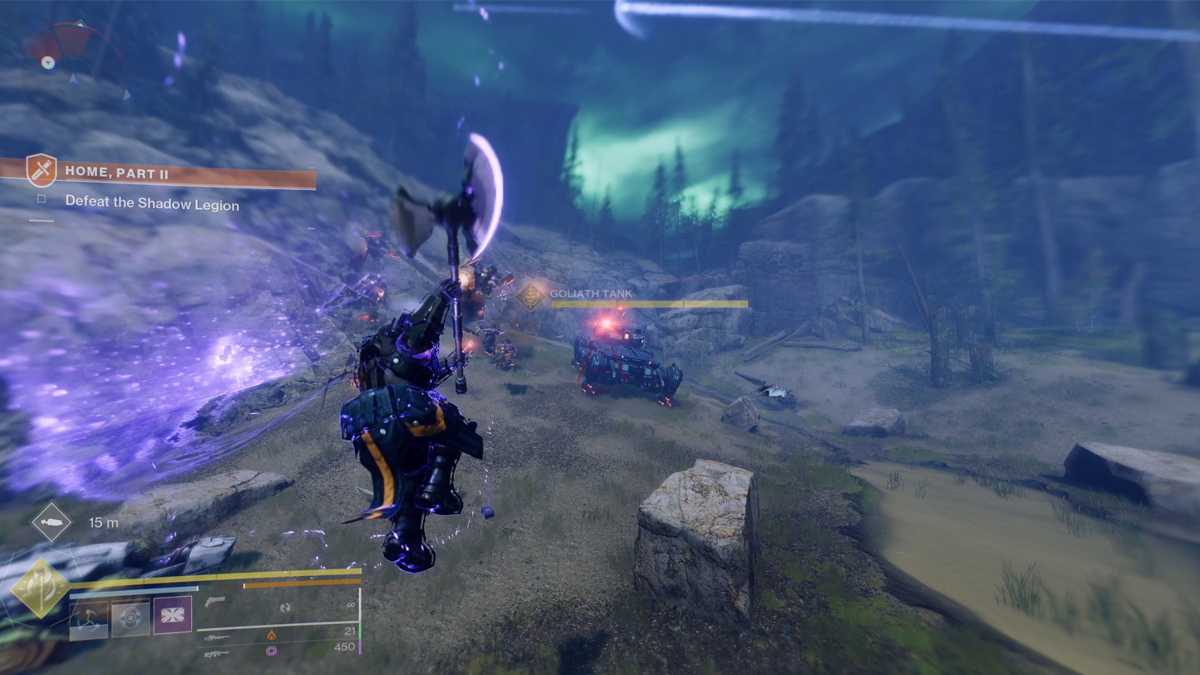Click the Goliath Tank boss diamond marker
The width and height of the screenshot is (1200, 675).
530,296
